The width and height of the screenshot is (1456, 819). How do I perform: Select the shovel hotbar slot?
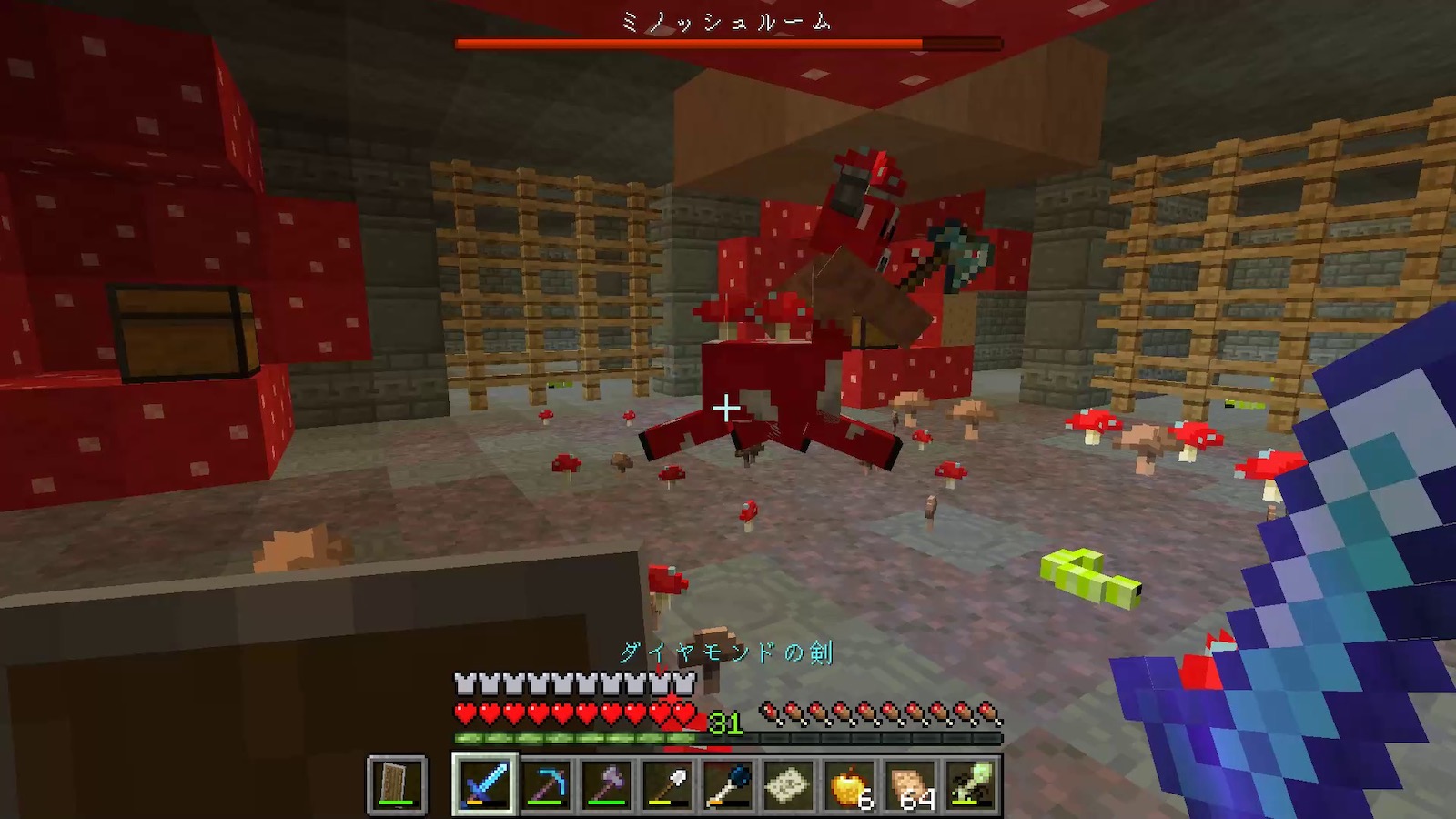click(668, 784)
